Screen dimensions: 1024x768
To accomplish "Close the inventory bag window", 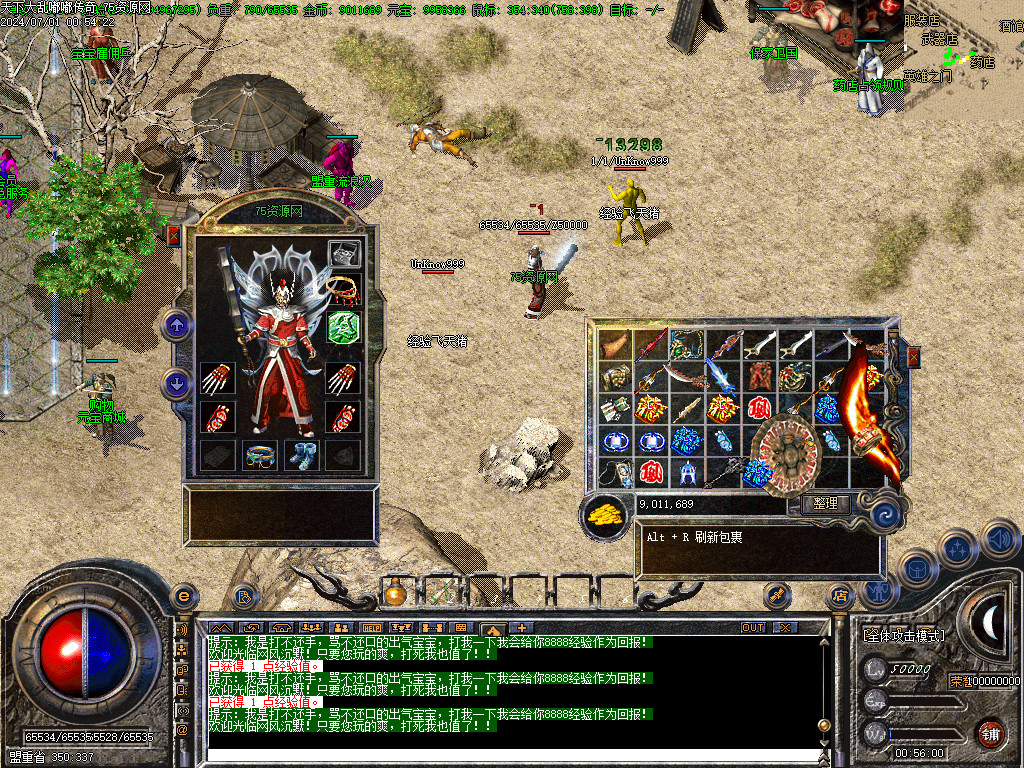I will click(x=912, y=357).
